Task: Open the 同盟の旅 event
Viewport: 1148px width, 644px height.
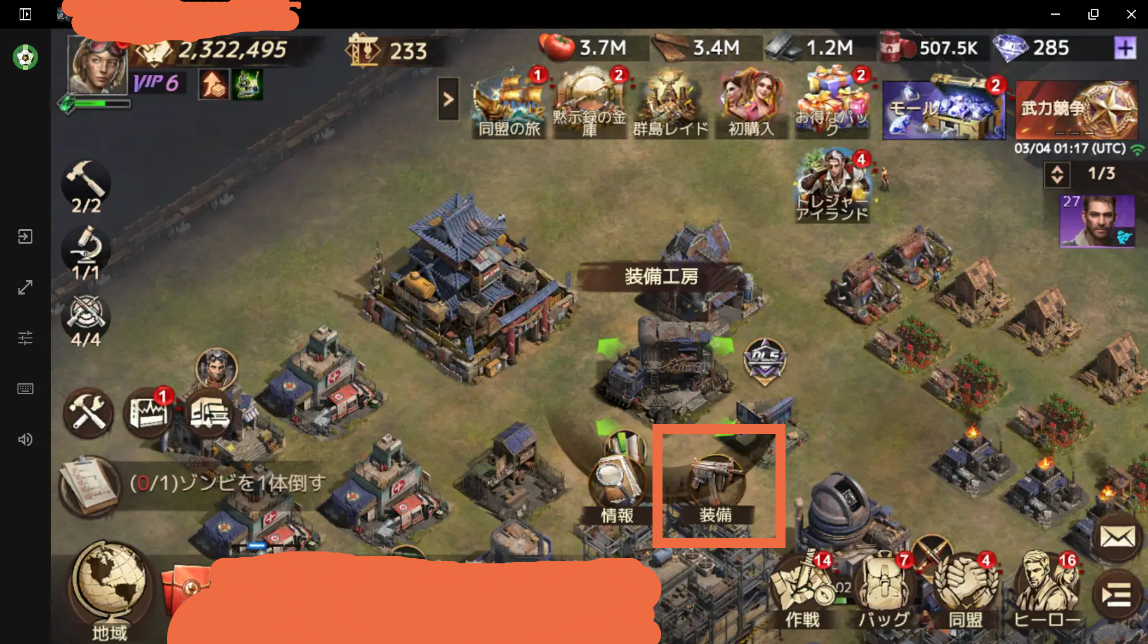Action: (x=509, y=102)
